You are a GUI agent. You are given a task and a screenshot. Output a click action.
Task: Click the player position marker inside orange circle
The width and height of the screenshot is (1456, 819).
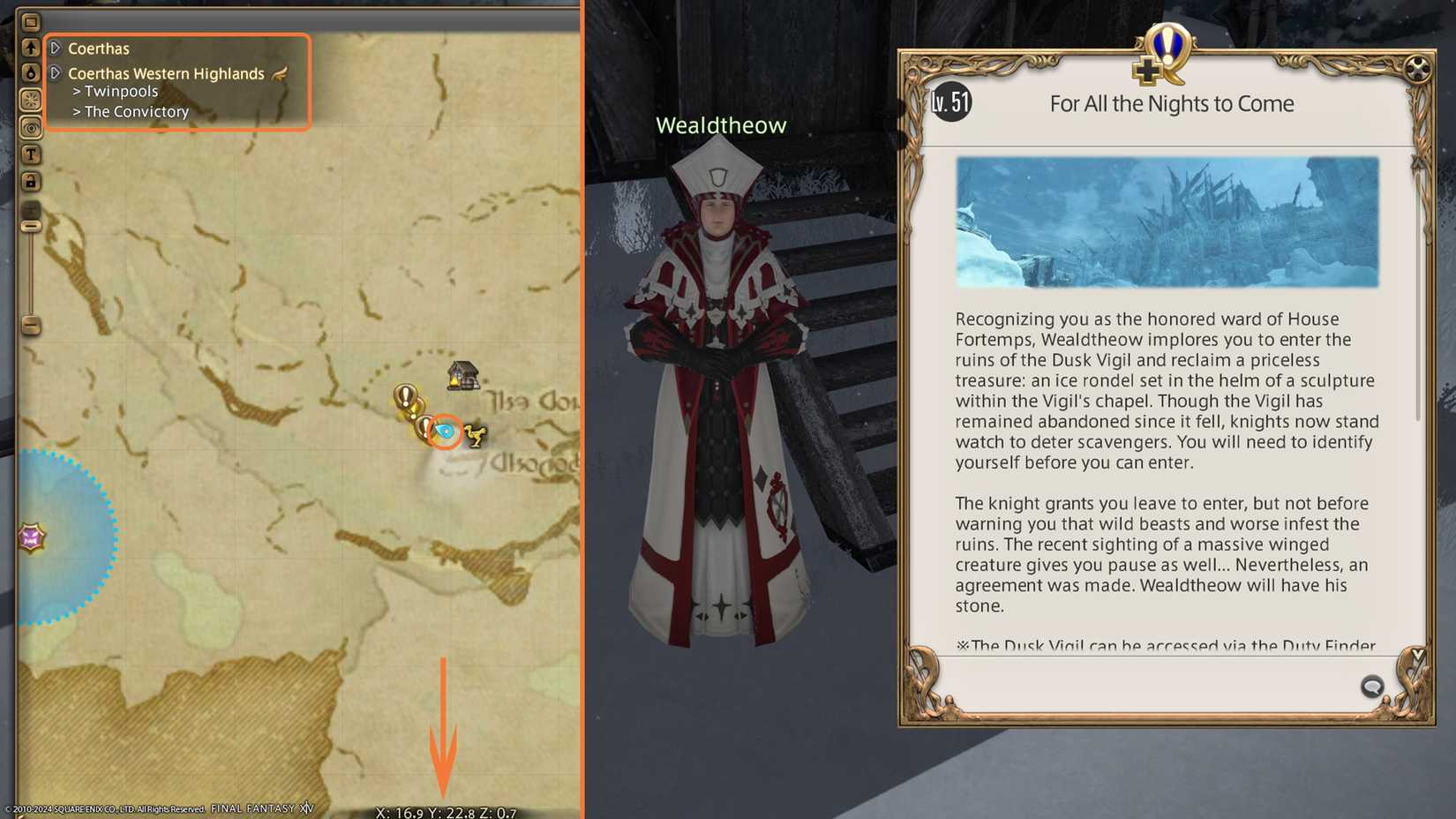click(445, 432)
